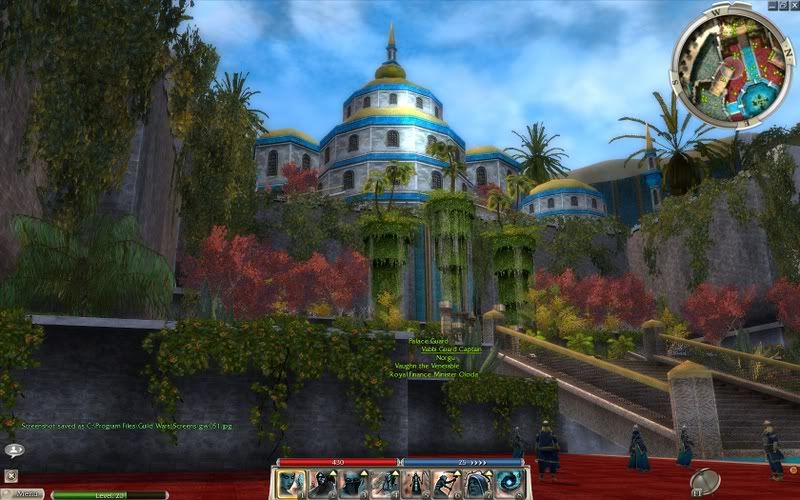Activate skill slot 1 with the pale face

pyautogui.click(x=291, y=484)
